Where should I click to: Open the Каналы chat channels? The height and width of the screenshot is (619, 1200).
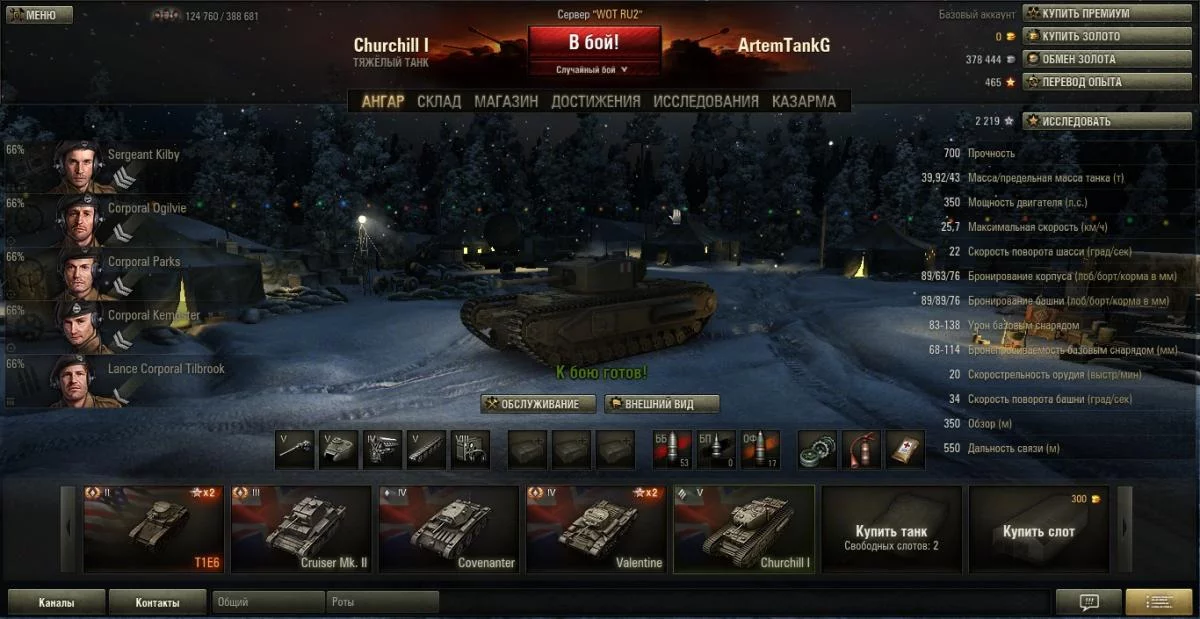(x=56, y=603)
